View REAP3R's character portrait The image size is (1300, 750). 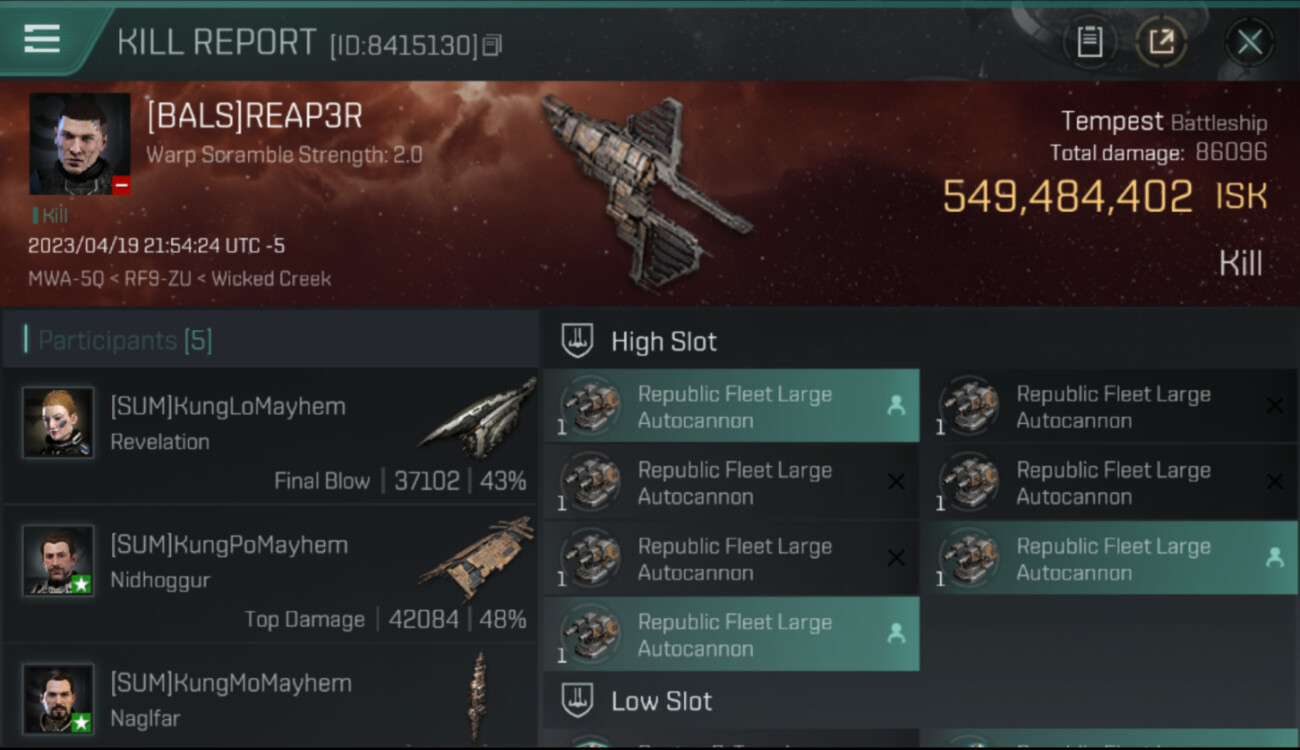tap(80, 144)
